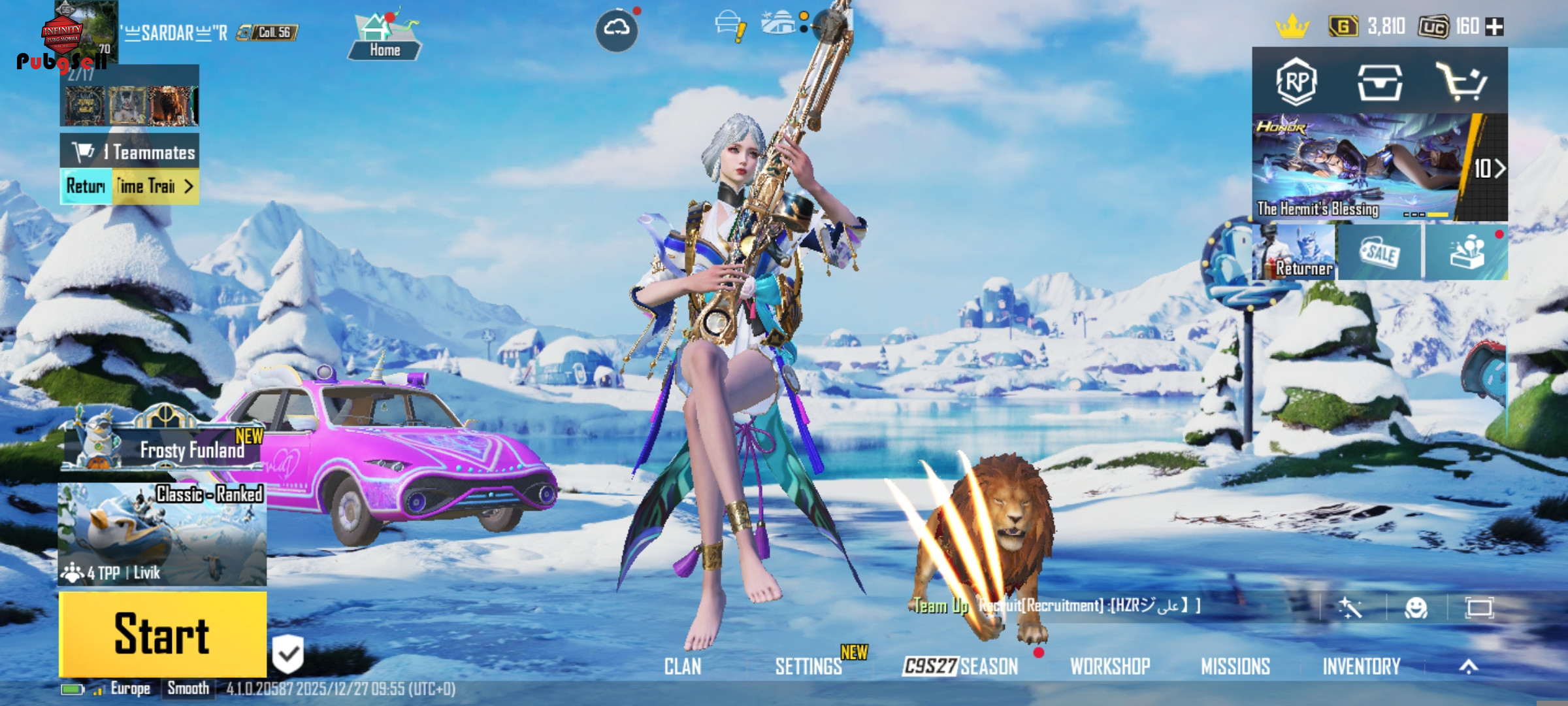Open the Returner event tile
This screenshot has height=706, width=1568.
[1294, 252]
